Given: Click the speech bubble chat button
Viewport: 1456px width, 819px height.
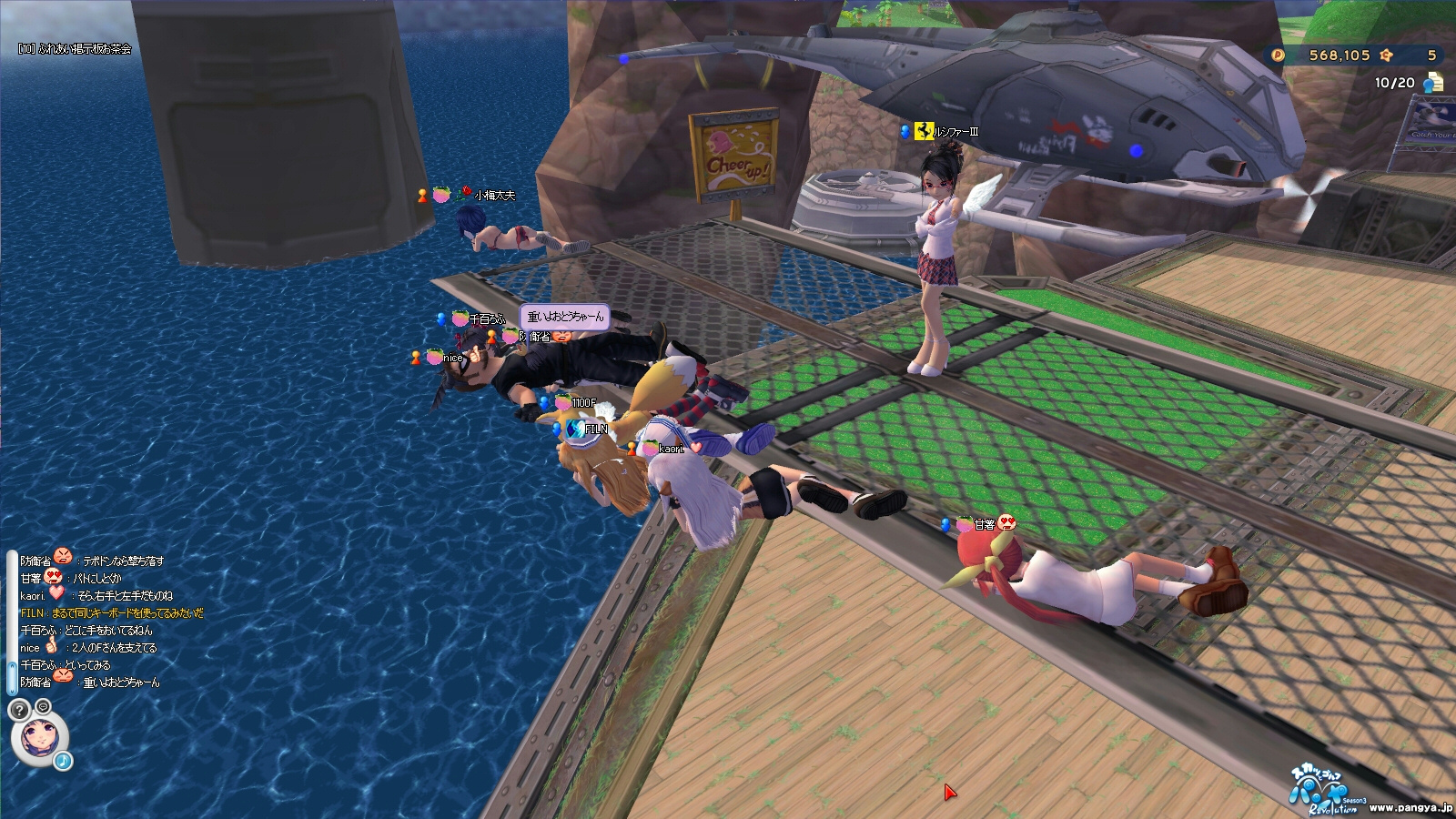Looking at the screenshot, I should pyautogui.click(x=43, y=706).
